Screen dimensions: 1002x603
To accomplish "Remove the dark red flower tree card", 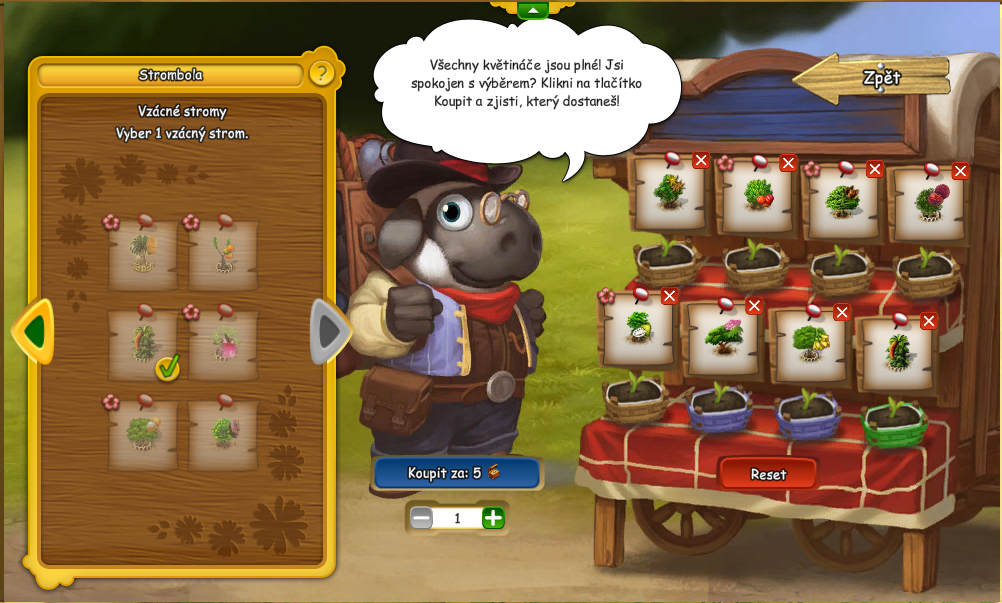I will (960, 171).
